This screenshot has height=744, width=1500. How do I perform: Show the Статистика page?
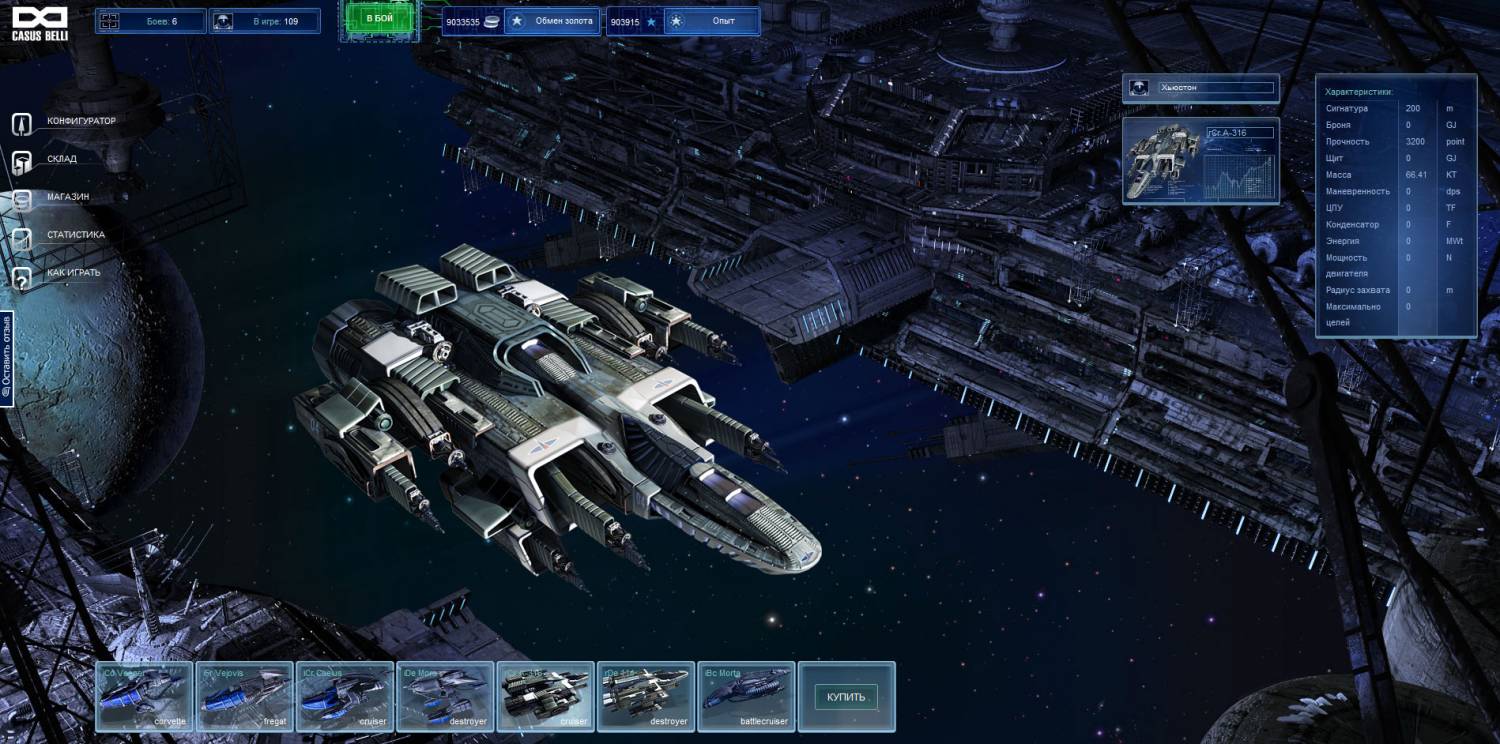pos(75,235)
